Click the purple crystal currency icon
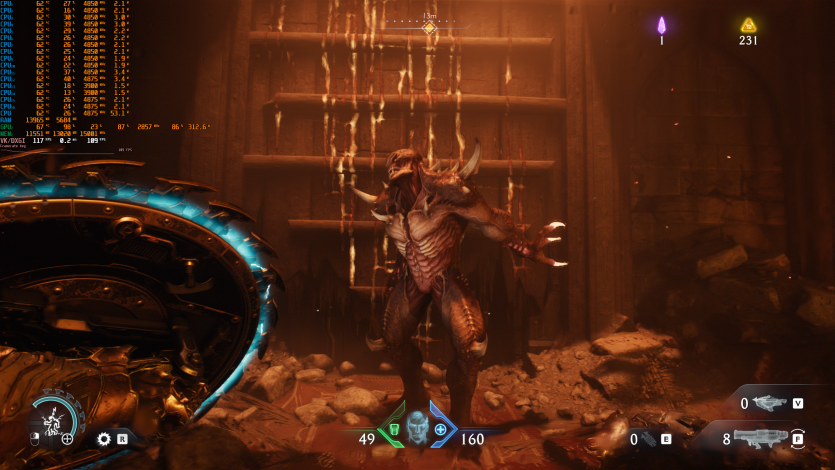835x470 pixels. [x=661, y=25]
